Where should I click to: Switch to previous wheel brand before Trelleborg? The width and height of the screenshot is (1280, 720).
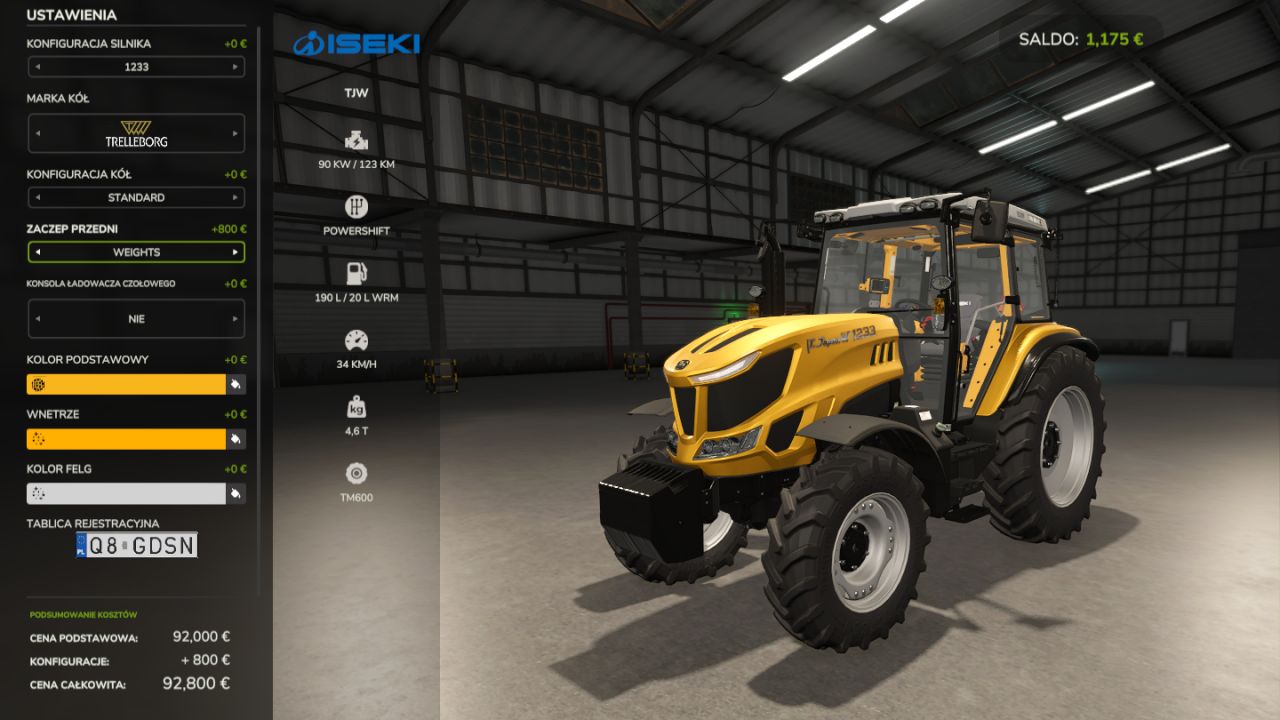tap(37, 133)
